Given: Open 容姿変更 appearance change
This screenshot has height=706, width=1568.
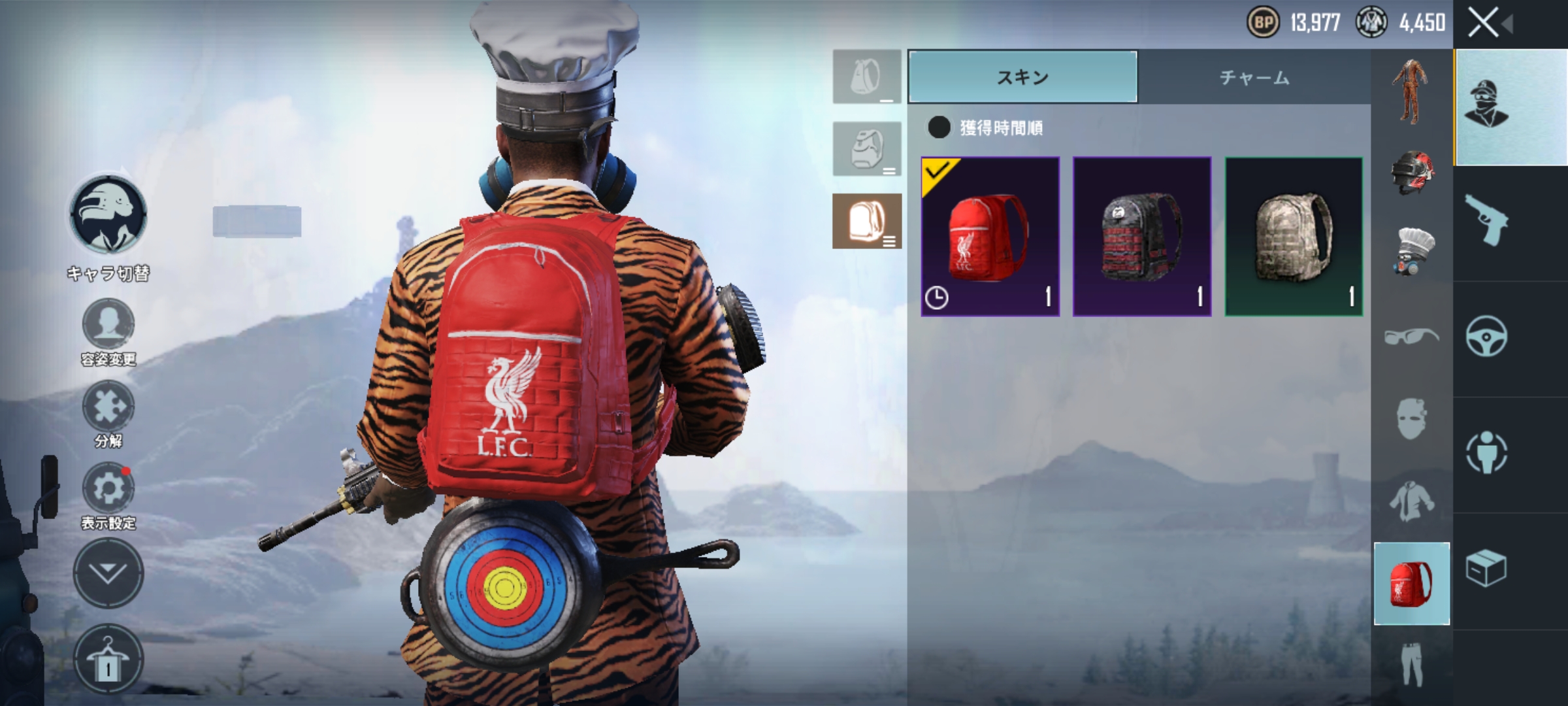Looking at the screenshot, I should [108, 325].
